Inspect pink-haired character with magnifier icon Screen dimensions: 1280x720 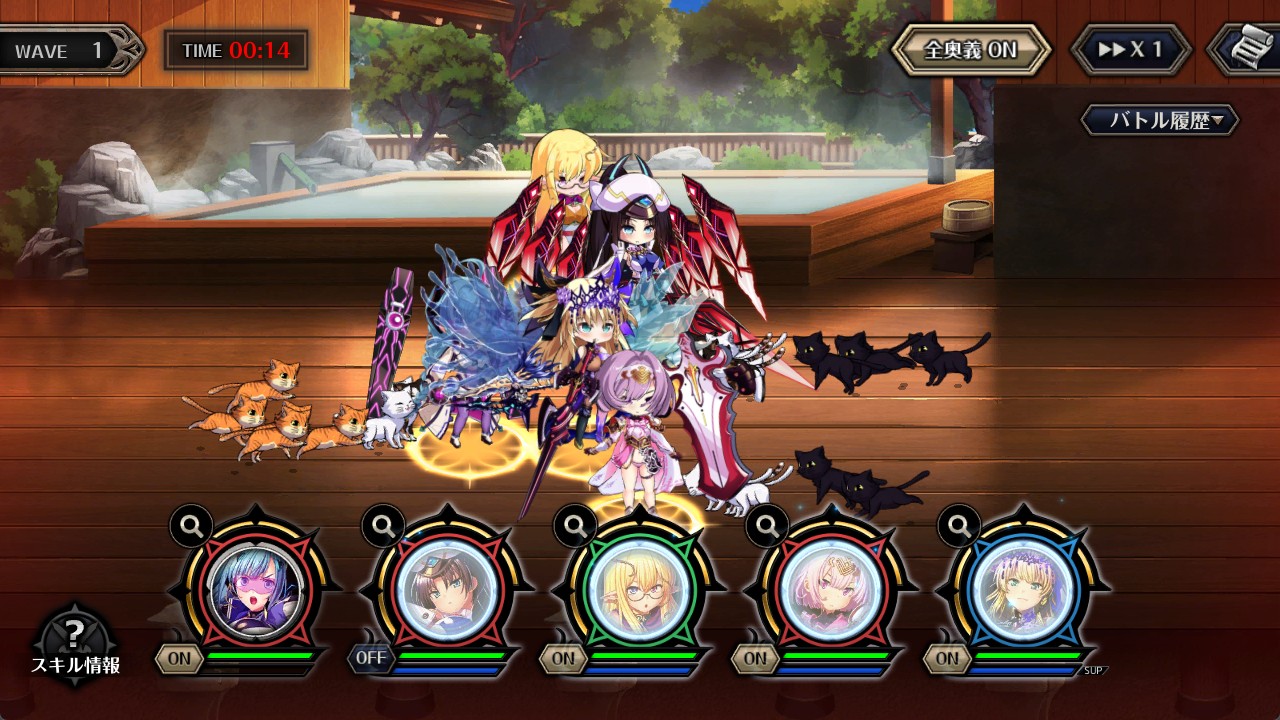[x=767, y=524]
